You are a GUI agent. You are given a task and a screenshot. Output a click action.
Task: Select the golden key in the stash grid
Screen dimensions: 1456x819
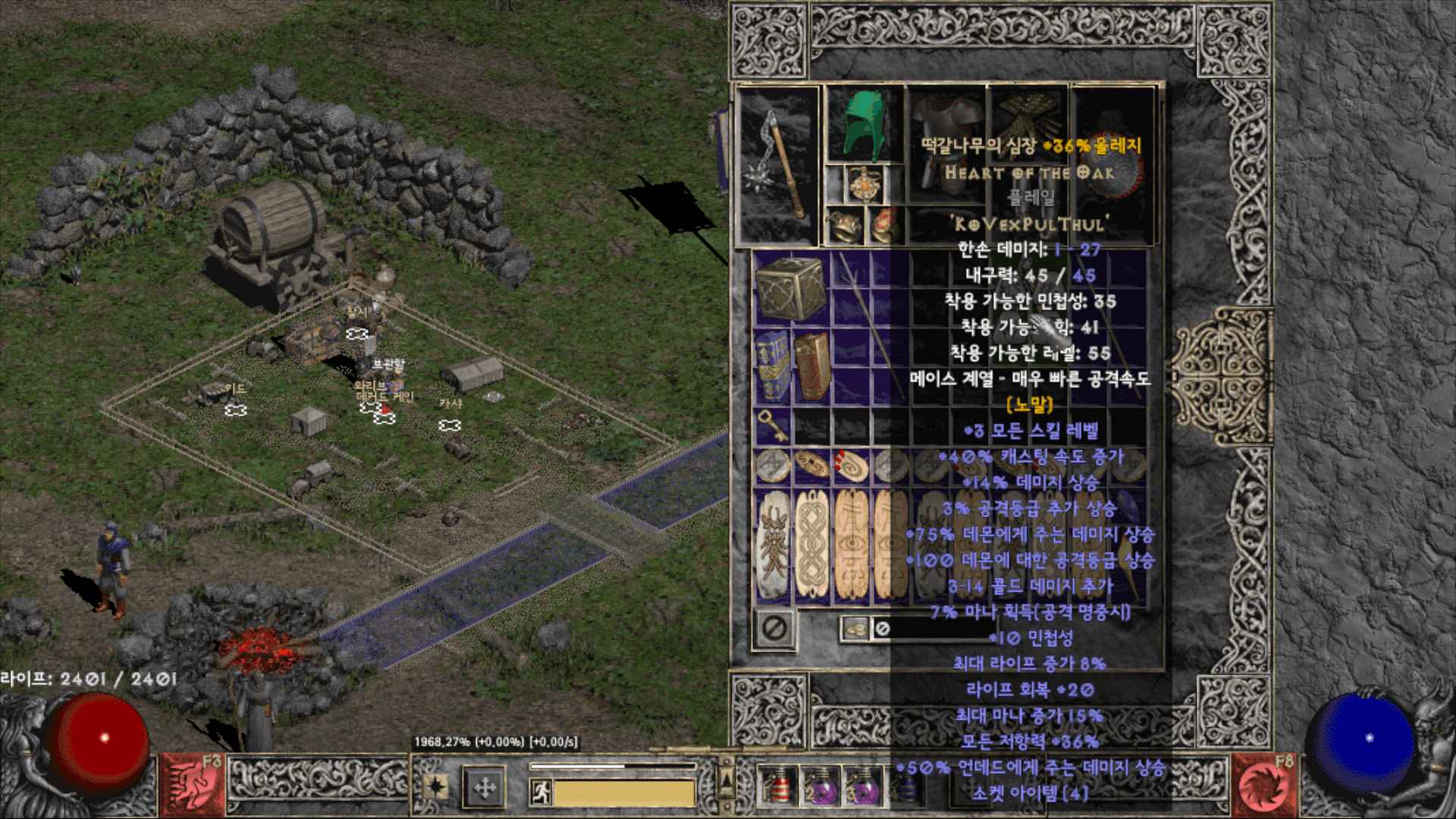pos(771,426)
